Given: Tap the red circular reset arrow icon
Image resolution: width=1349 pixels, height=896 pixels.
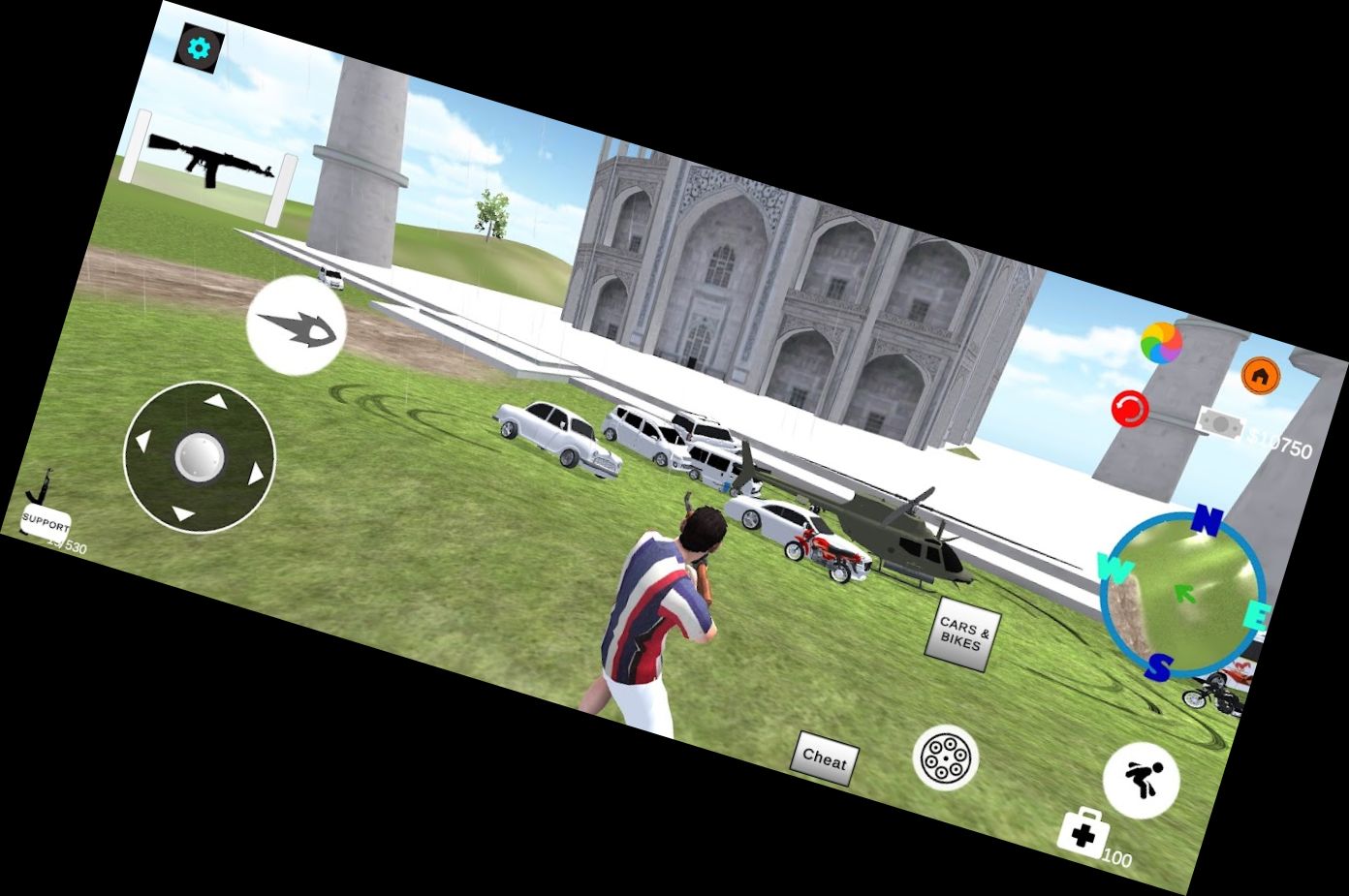Looking at the screenshot, I should (1129, 408).
